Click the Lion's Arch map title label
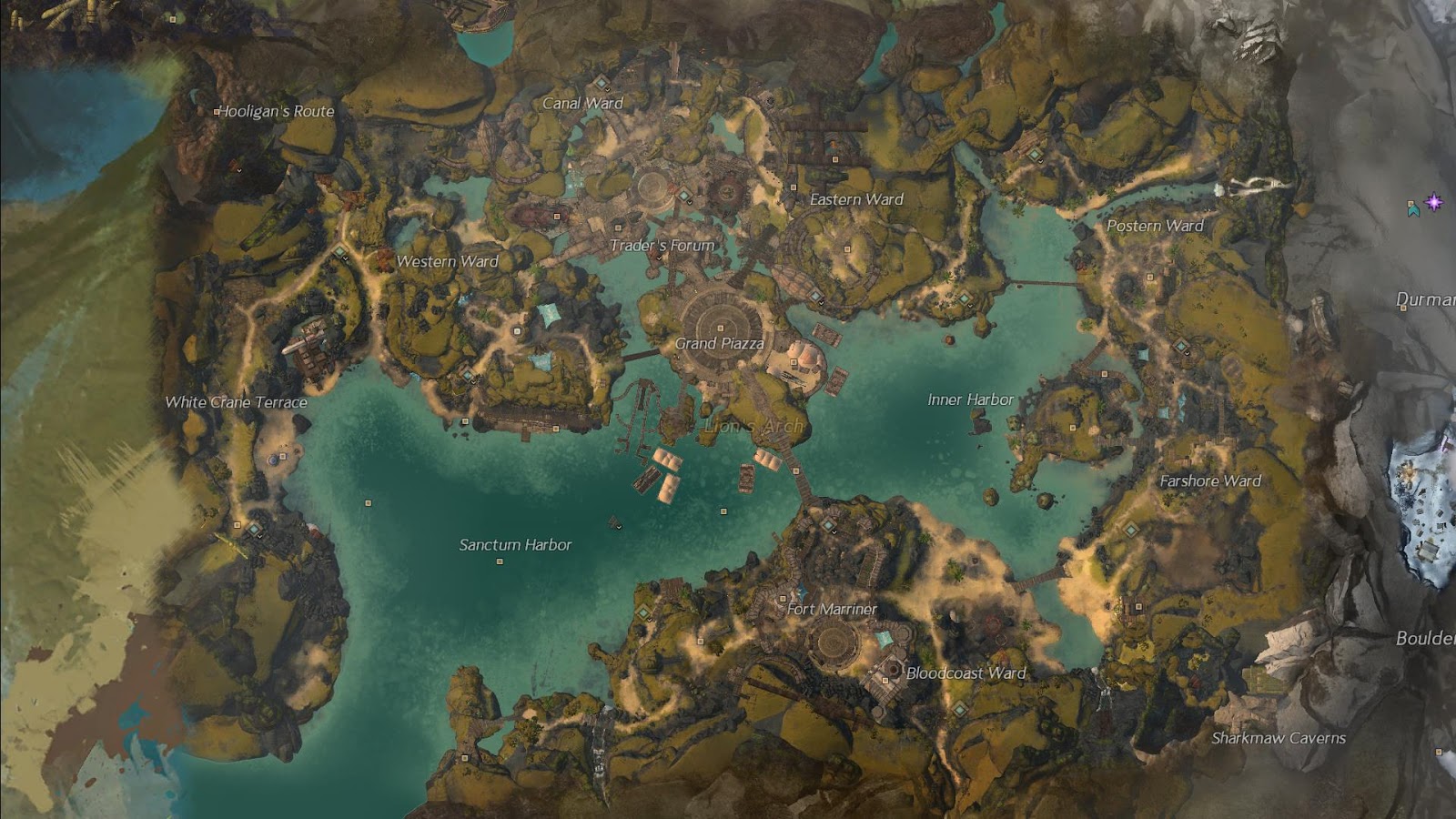1456x819 pixels. point(753,424)
